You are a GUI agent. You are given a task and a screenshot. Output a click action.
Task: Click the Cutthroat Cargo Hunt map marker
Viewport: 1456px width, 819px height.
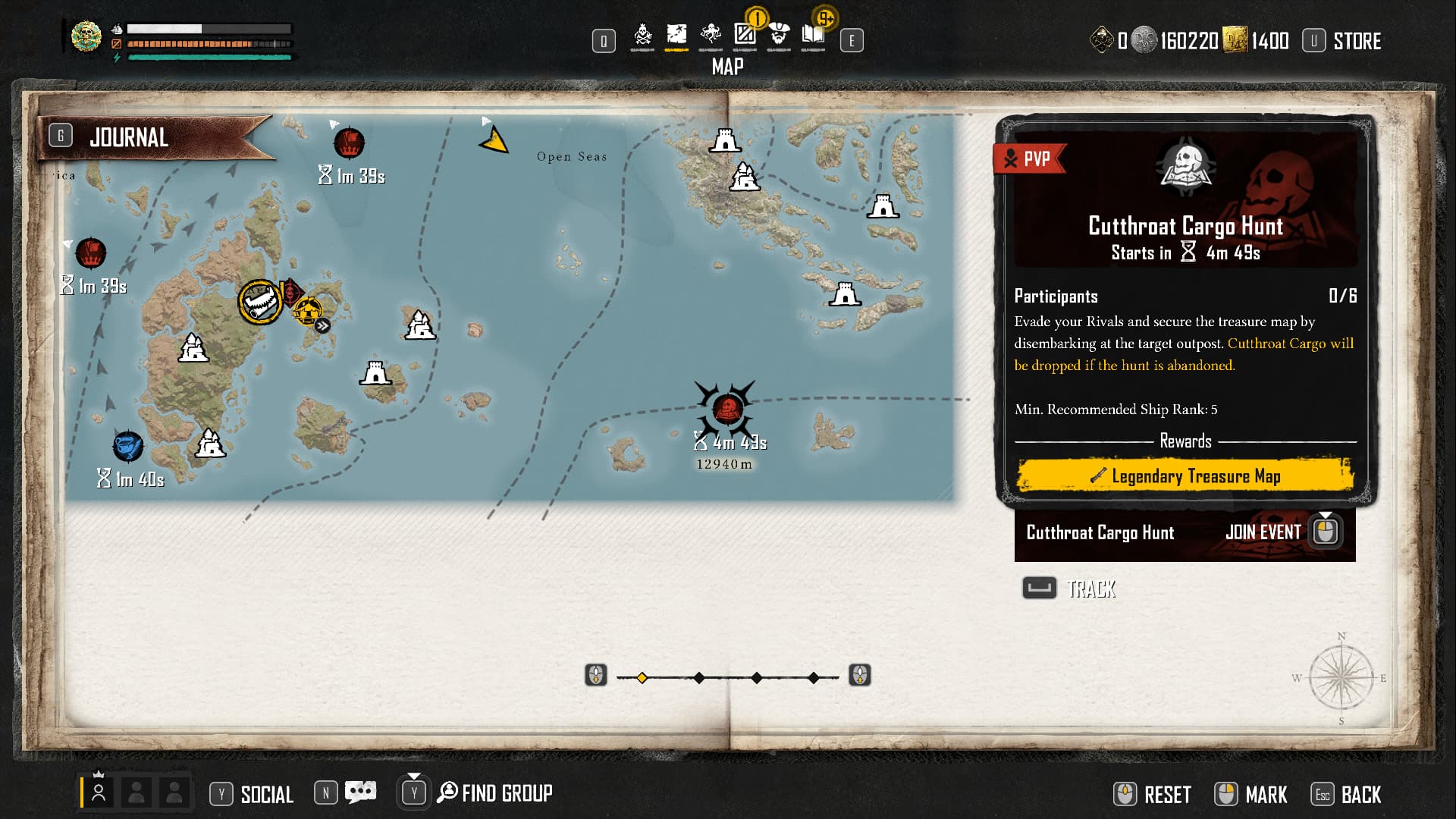[726, 409]
